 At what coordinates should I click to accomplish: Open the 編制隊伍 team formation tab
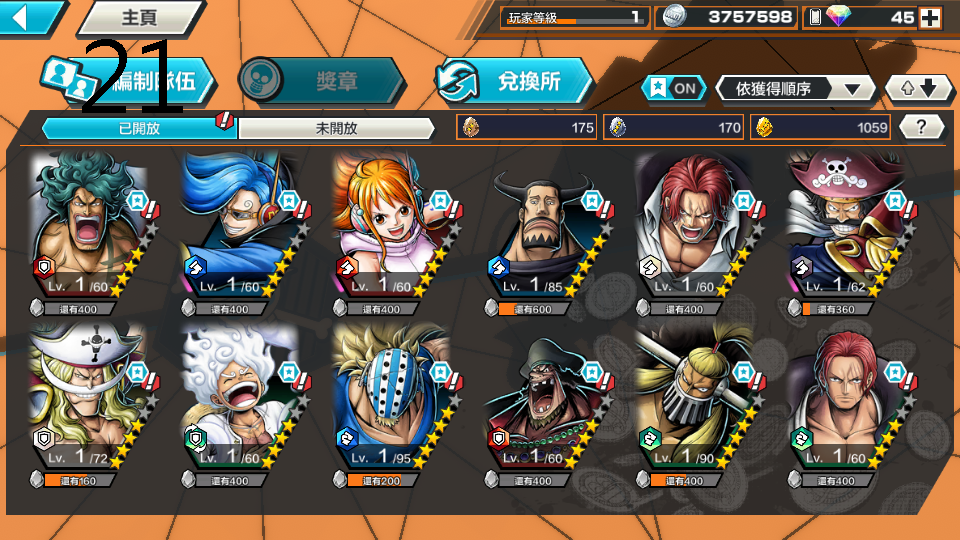click(x=130, y=82)
